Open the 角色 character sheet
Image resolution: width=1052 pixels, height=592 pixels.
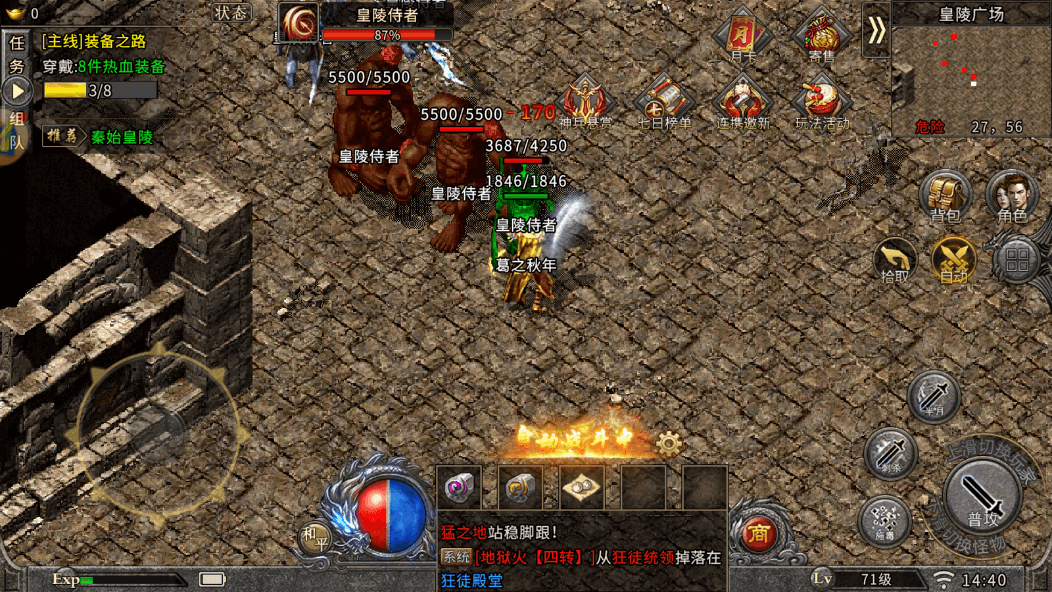point(1011,195)
